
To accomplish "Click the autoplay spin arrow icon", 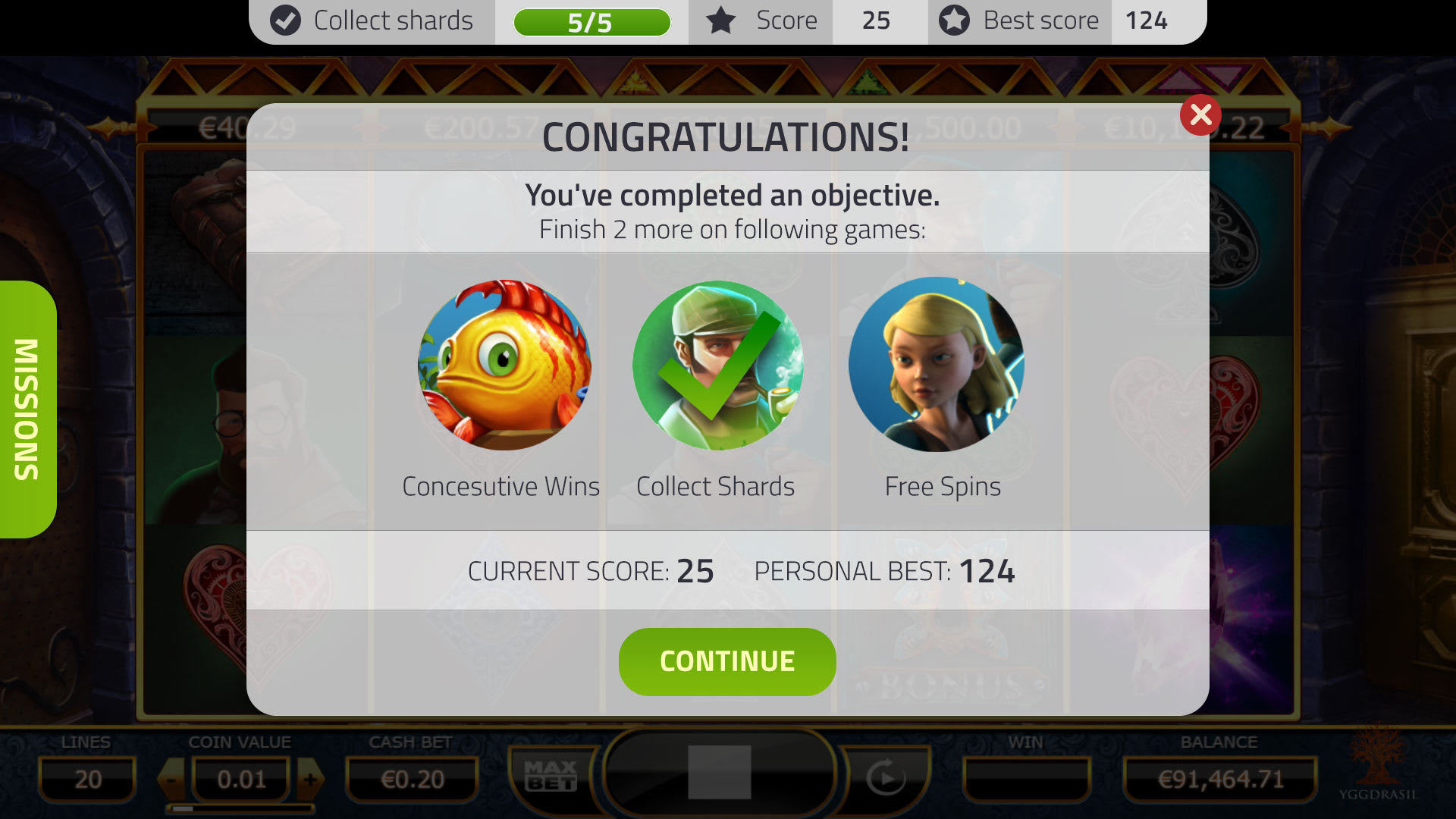I will tap(886, 777).
